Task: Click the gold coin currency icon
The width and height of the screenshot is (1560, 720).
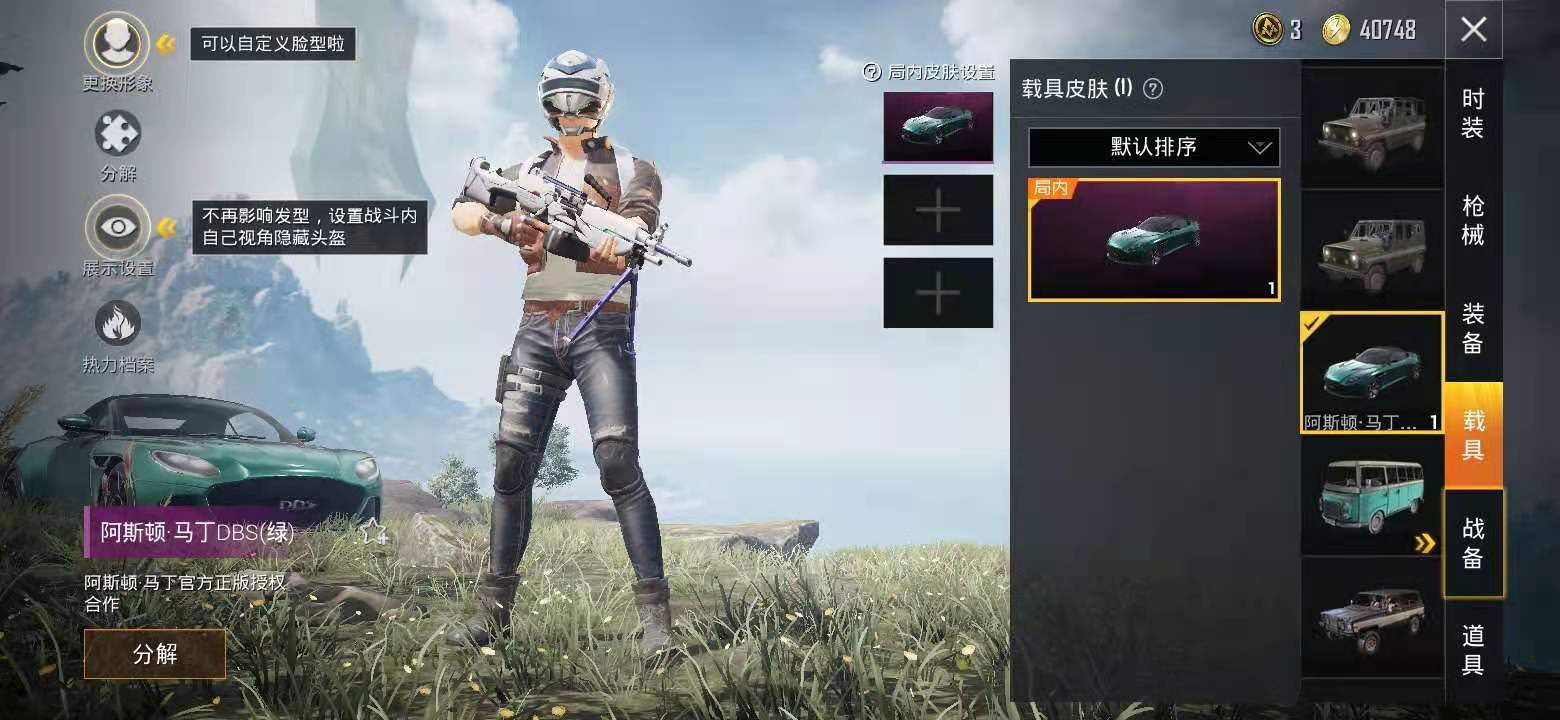Action: (x=1336, y=30)
